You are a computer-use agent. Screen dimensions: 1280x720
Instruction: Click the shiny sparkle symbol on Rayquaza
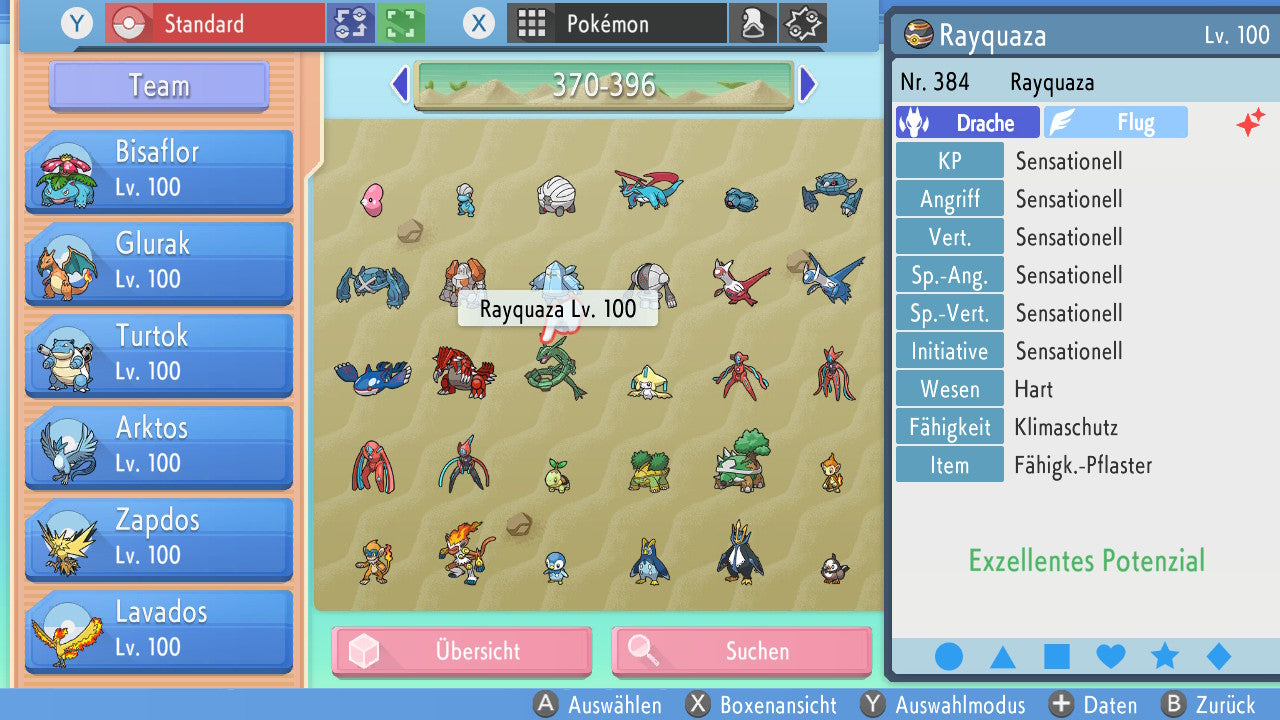(x=1251, y=121)
